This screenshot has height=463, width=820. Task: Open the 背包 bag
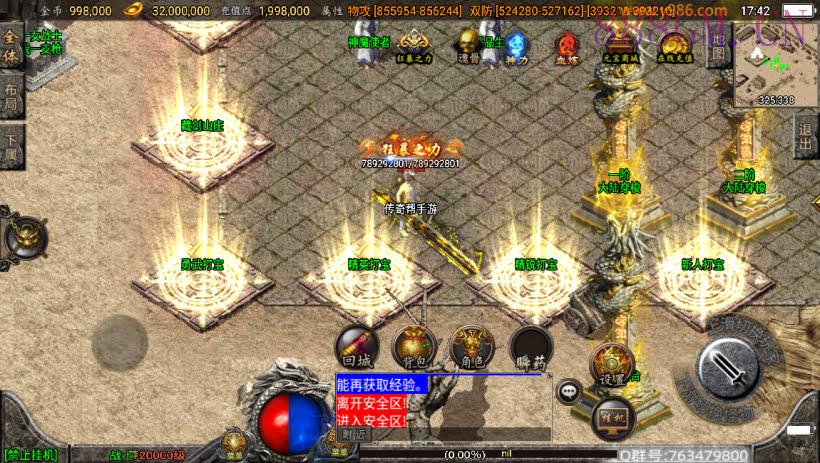[x=413, y=347]
